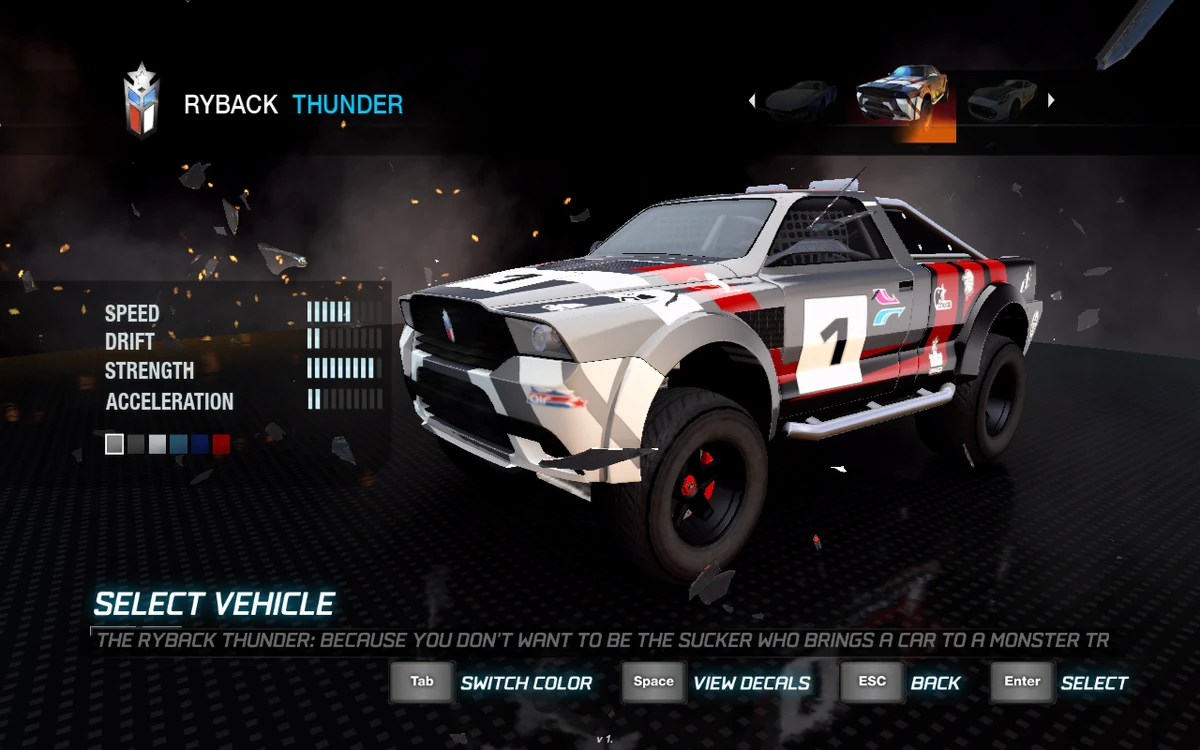Go Back from vehicle selection
Viewport: 1200px width, 750px height.
[935, 683]
